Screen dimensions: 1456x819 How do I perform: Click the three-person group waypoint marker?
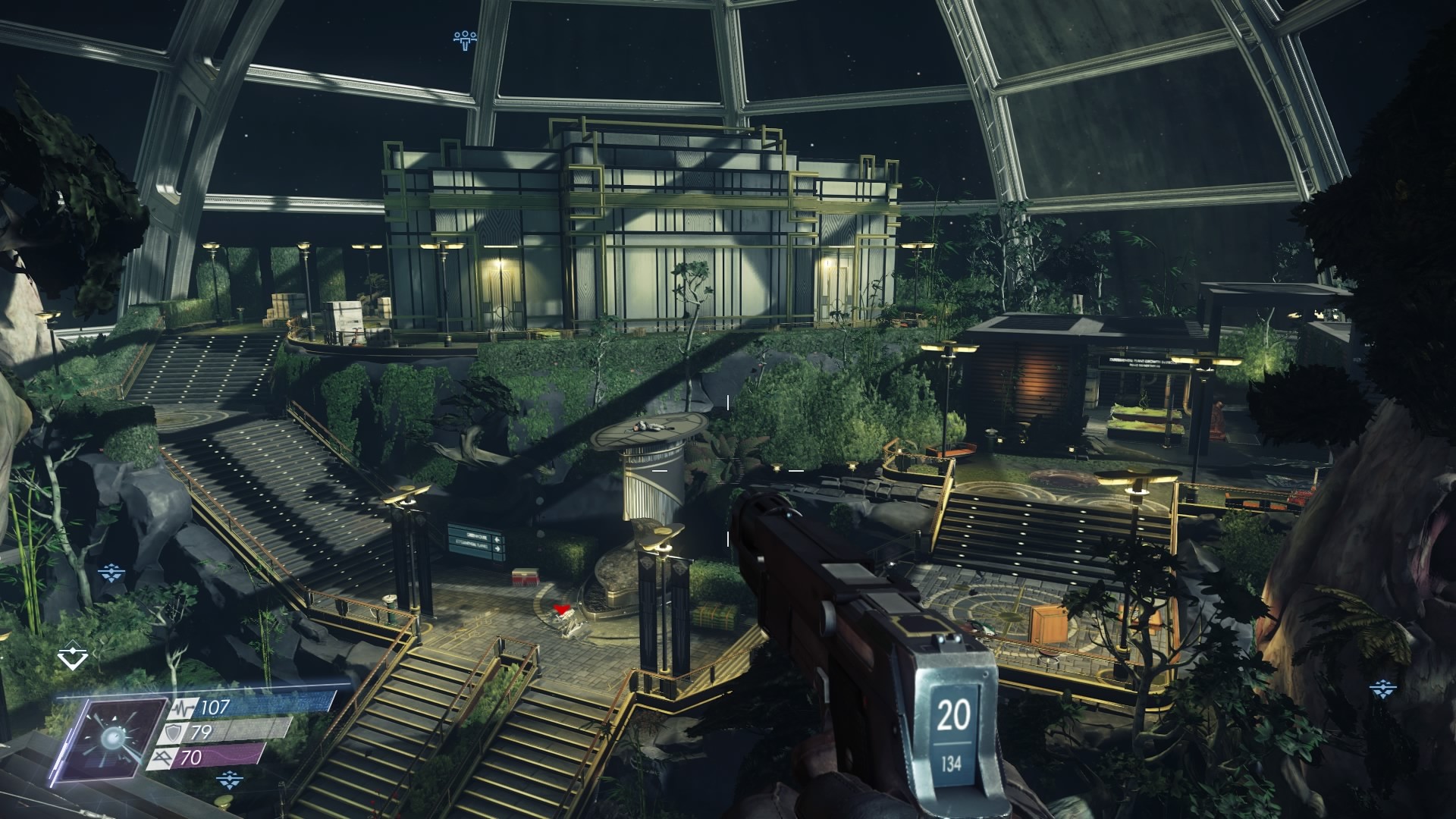[x=464, y=39]
